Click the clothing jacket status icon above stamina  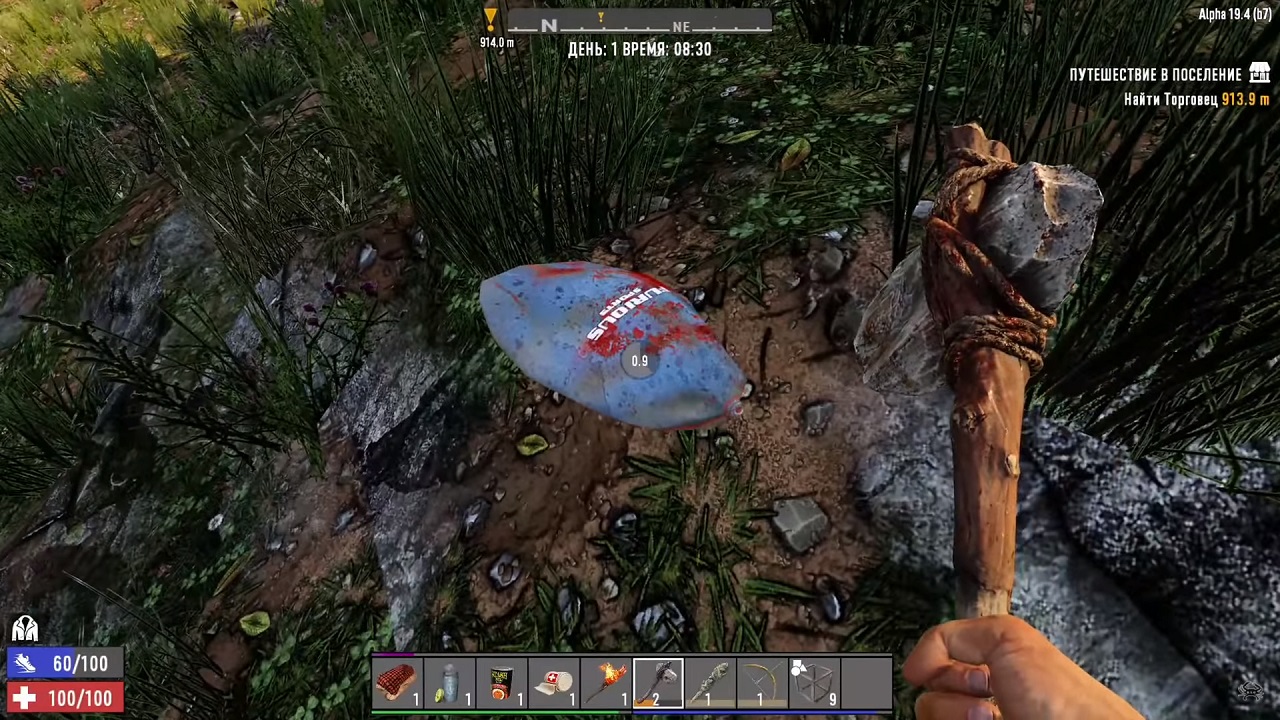(x=24, y=628)
